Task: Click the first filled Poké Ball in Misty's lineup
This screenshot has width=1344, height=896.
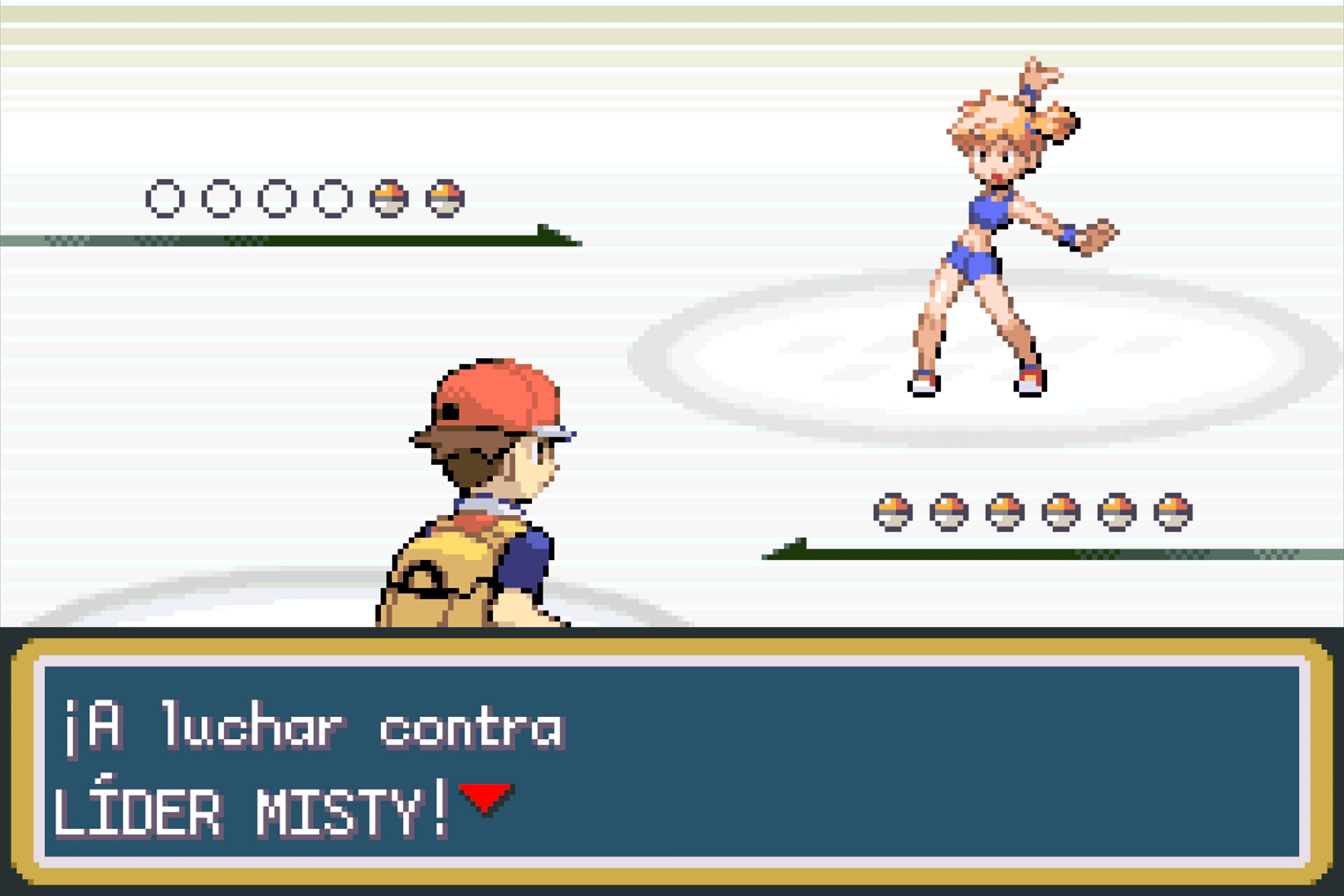Action: pos(389,199)
